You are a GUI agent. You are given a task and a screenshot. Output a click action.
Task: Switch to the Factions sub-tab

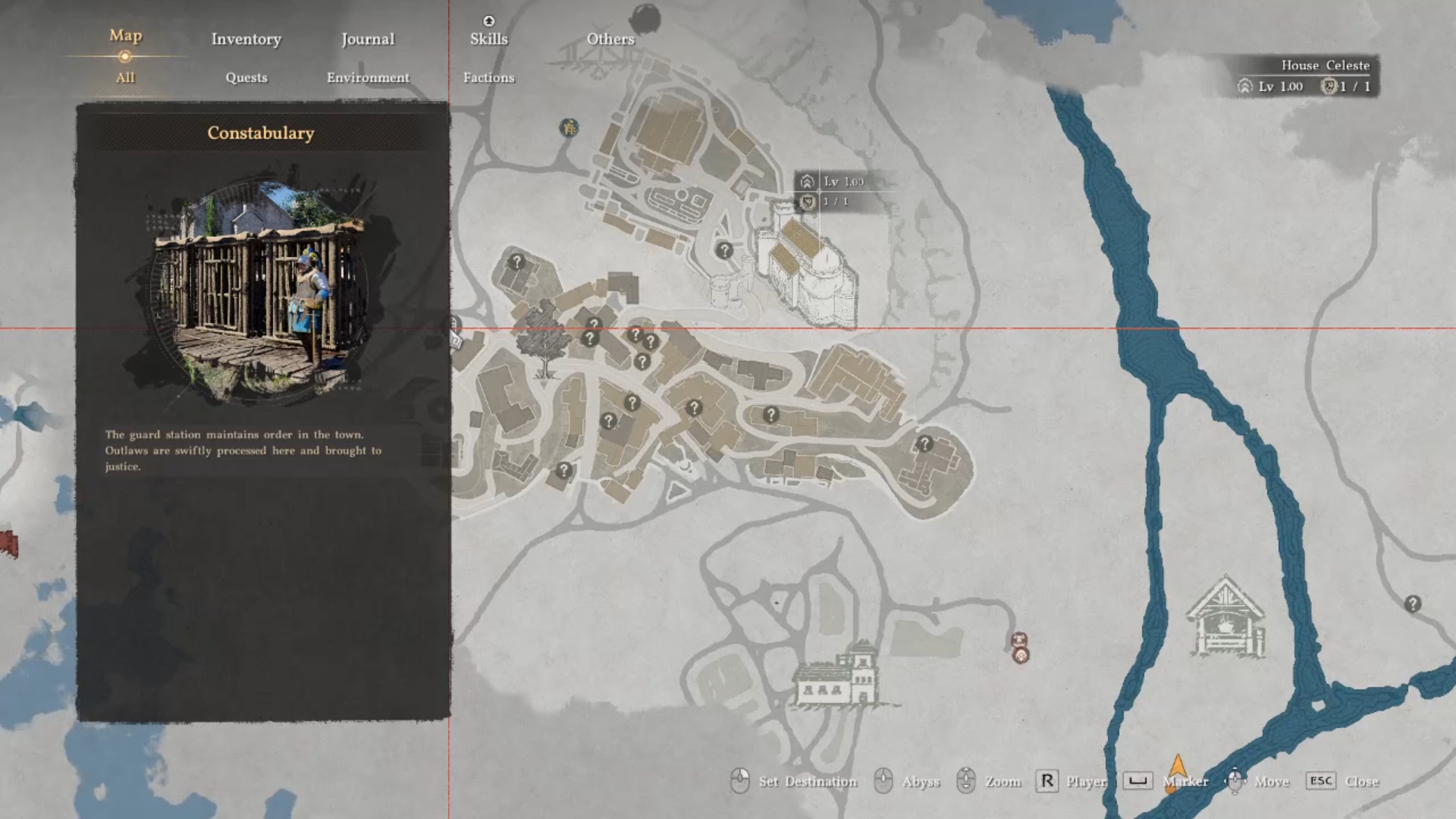[489, 77]
